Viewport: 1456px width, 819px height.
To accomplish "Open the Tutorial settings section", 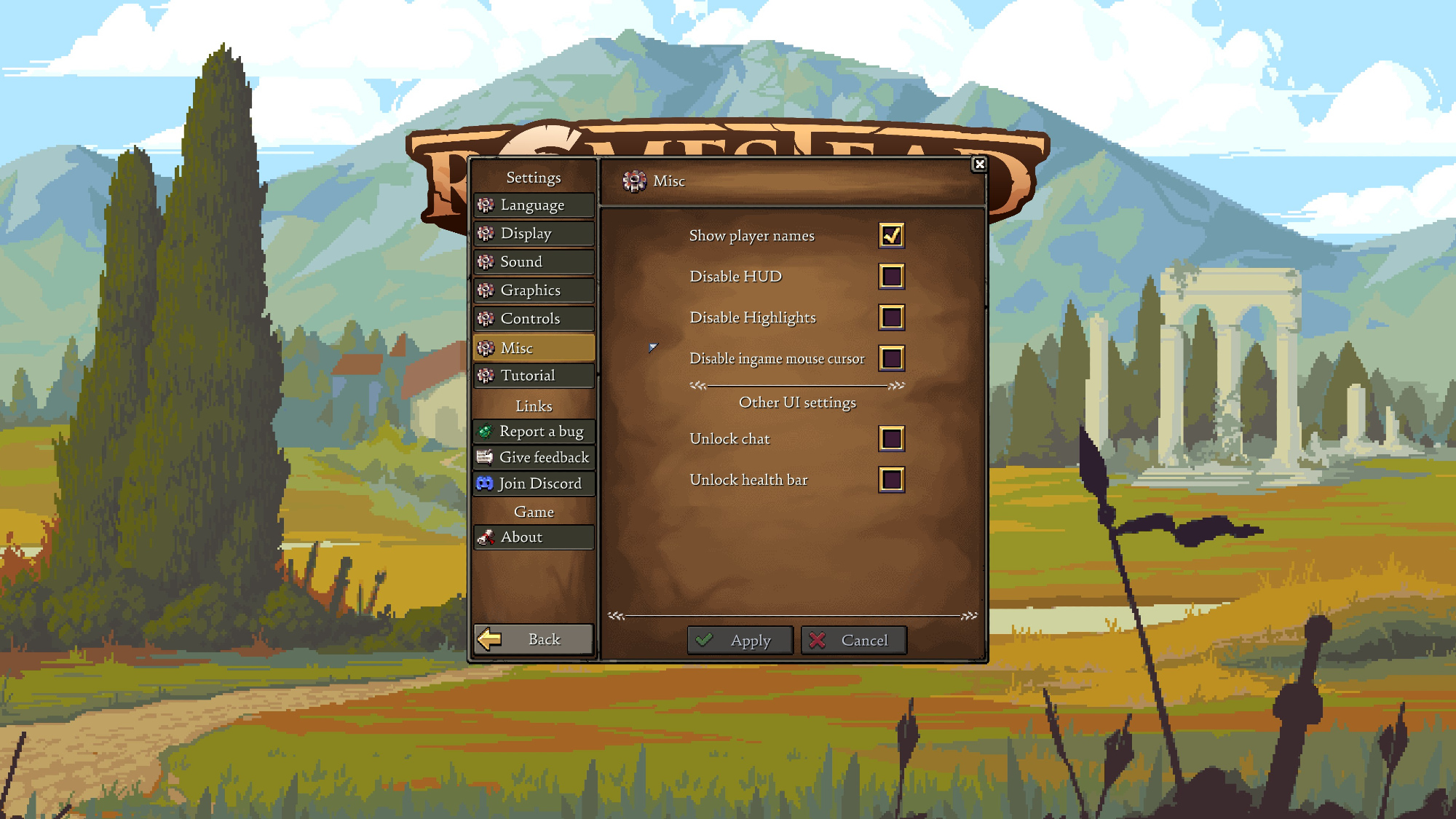I will point(534,376).
